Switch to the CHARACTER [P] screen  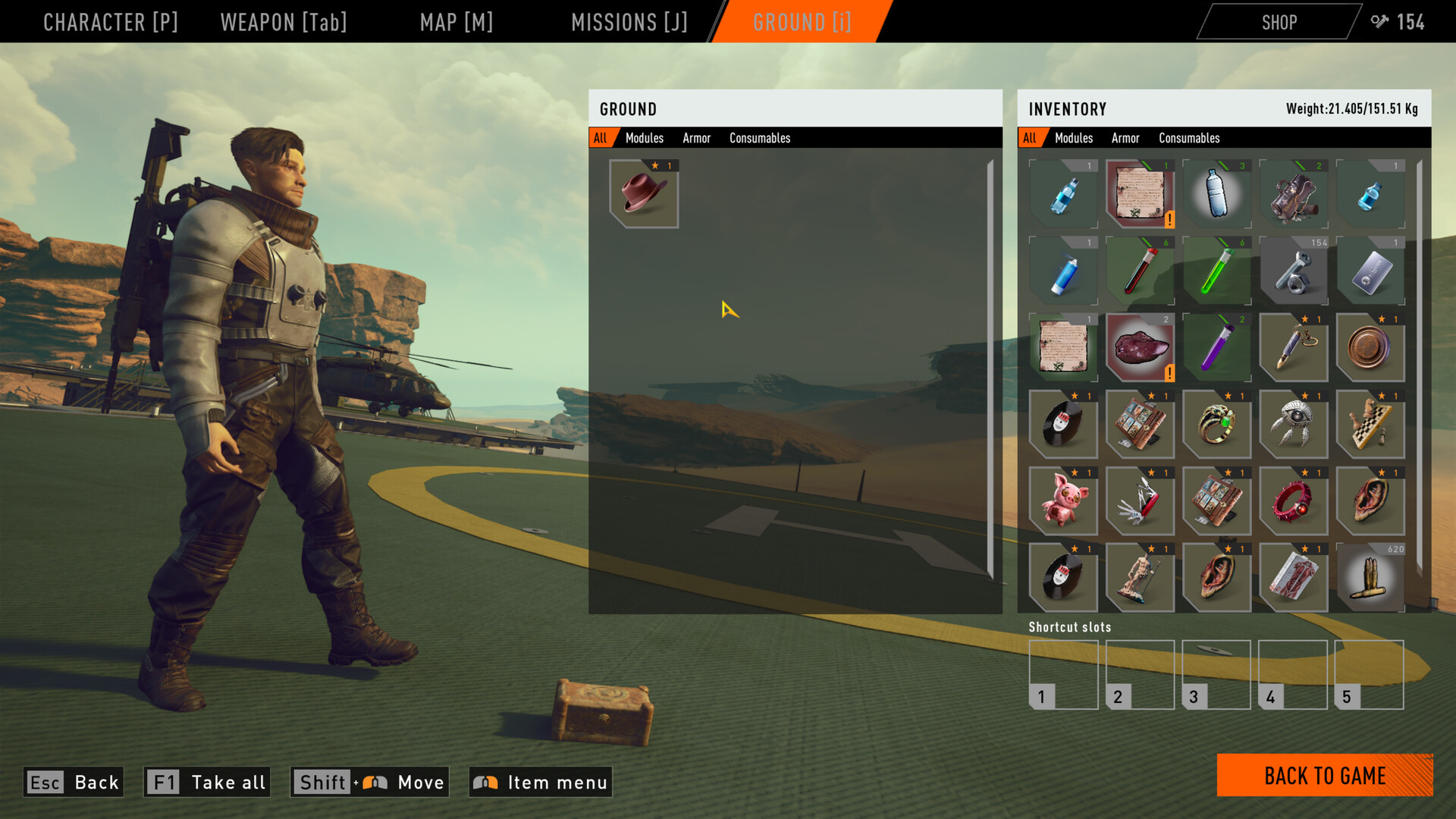click(x=112, y=22)
